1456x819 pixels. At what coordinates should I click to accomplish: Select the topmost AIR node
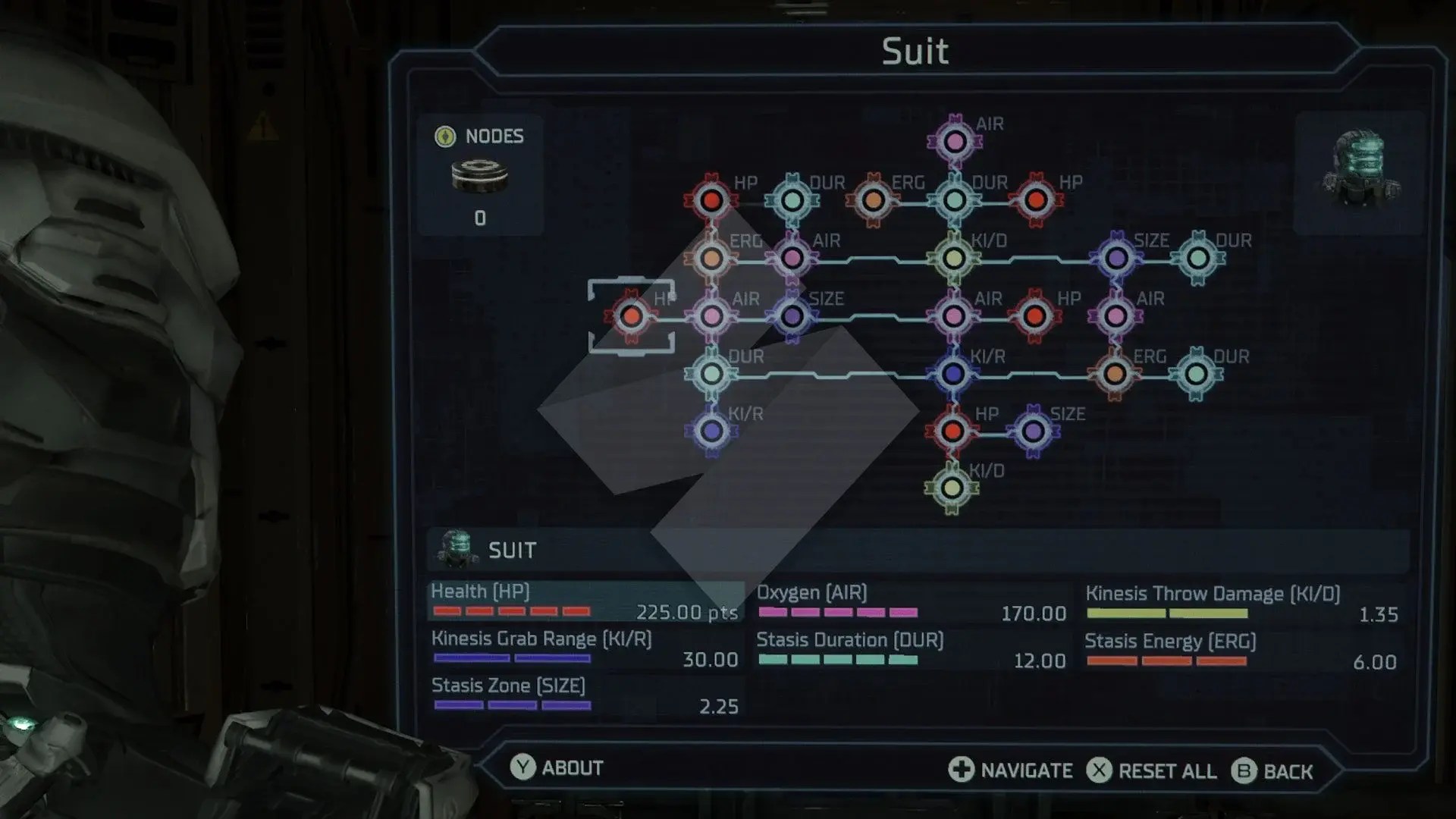[954, 140]
